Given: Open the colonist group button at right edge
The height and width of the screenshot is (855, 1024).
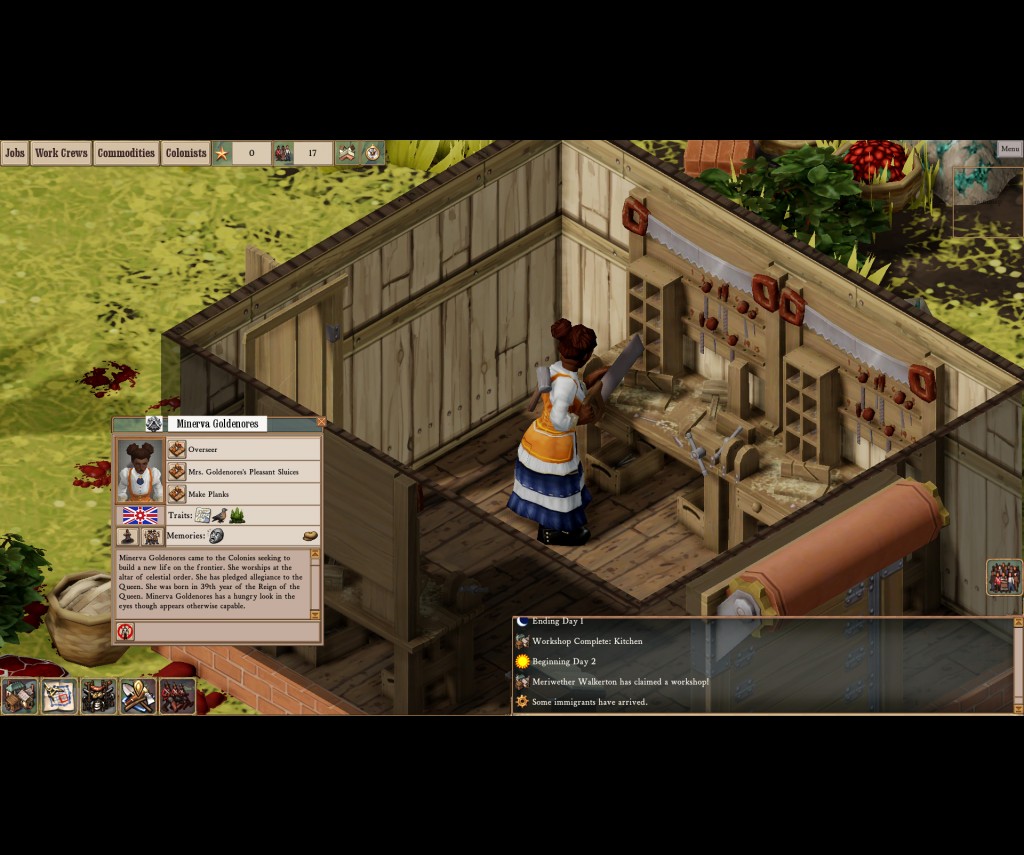Looking at the screenshot, I should 1004,577.
